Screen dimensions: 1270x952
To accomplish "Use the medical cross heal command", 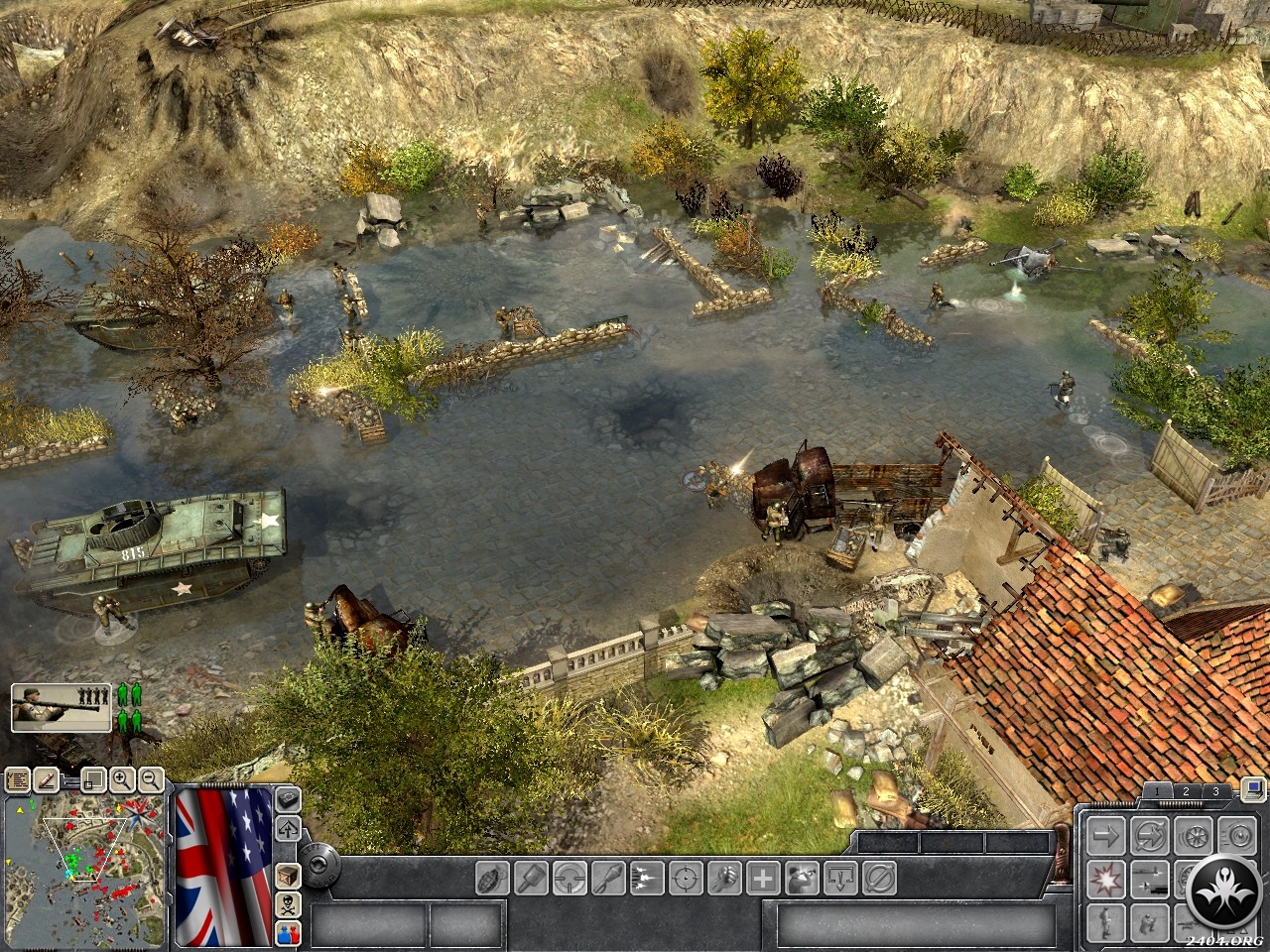I will pyautogui.click(x=762, y=878).
